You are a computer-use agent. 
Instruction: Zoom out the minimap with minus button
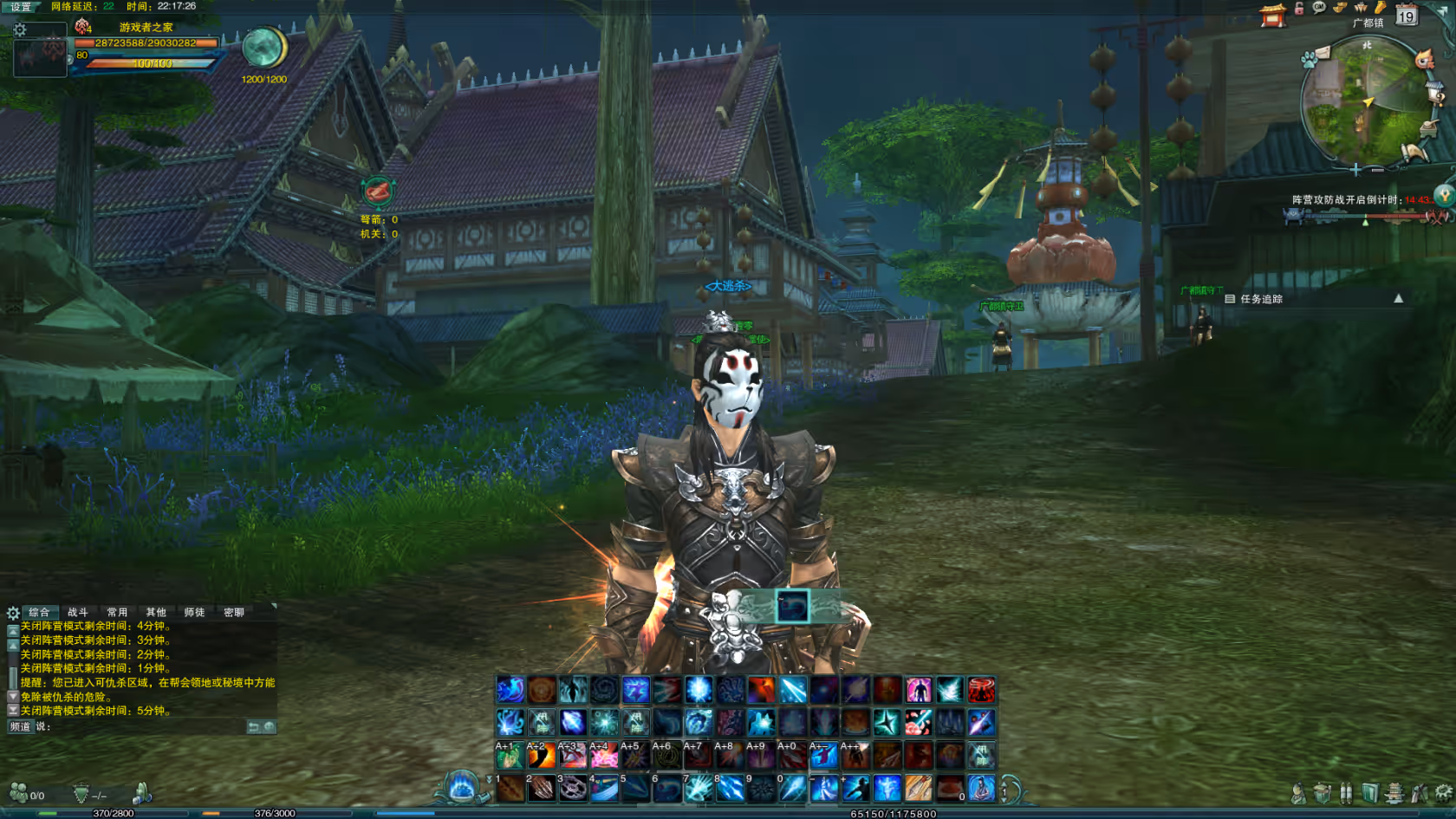tap(1377, 170)
